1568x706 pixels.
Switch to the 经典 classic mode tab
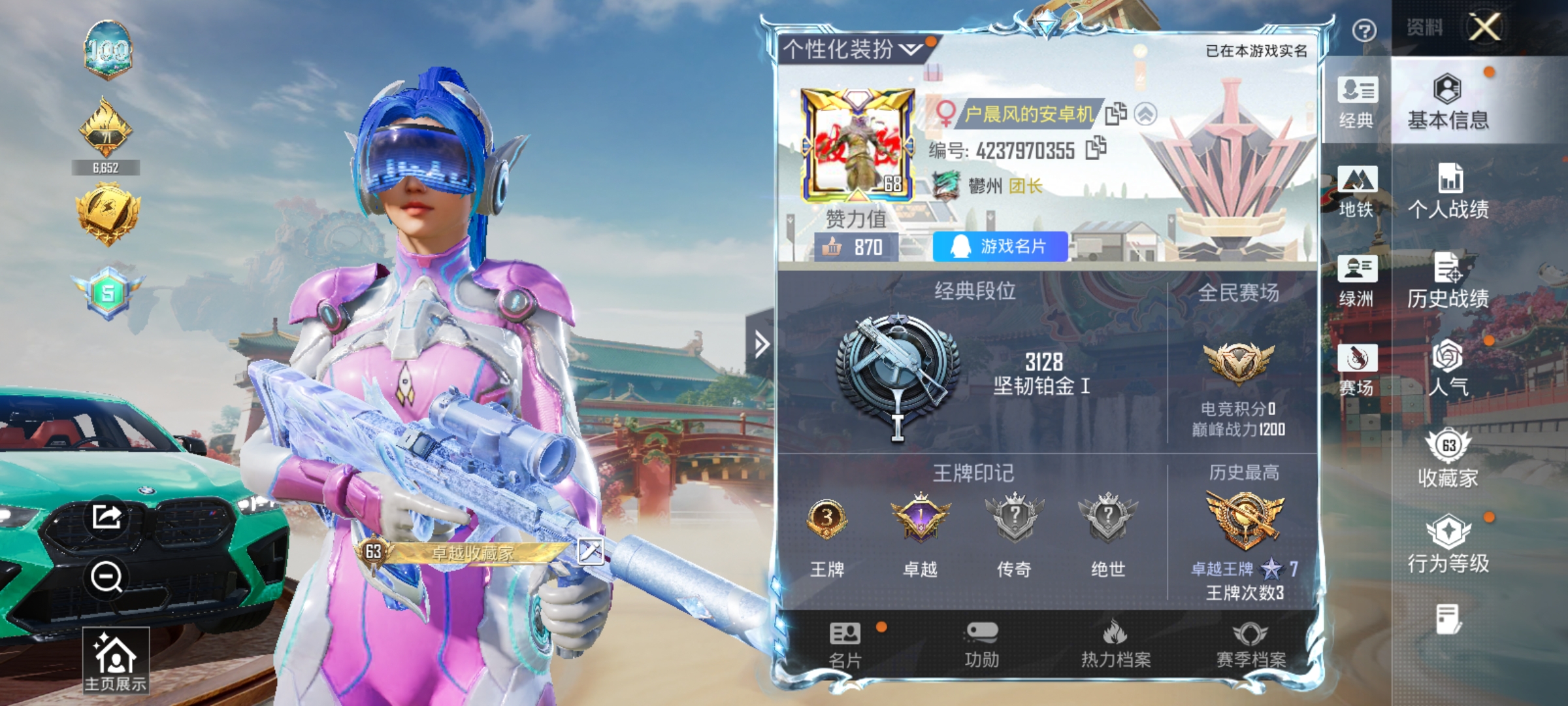1357,102
